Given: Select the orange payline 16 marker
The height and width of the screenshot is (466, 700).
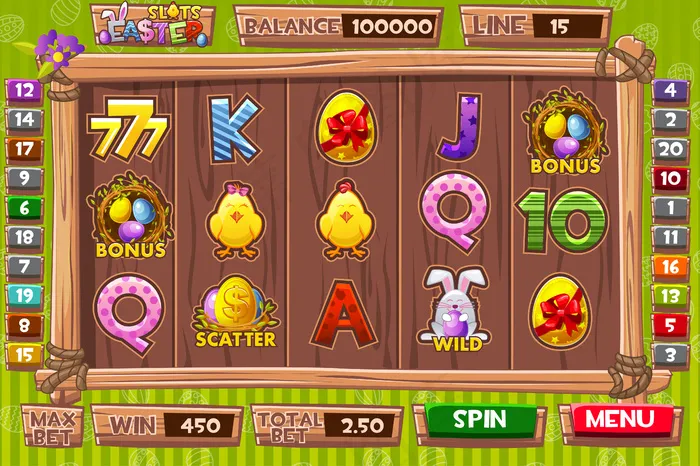Looking at the screenshot, I should [x=669, y=267].
